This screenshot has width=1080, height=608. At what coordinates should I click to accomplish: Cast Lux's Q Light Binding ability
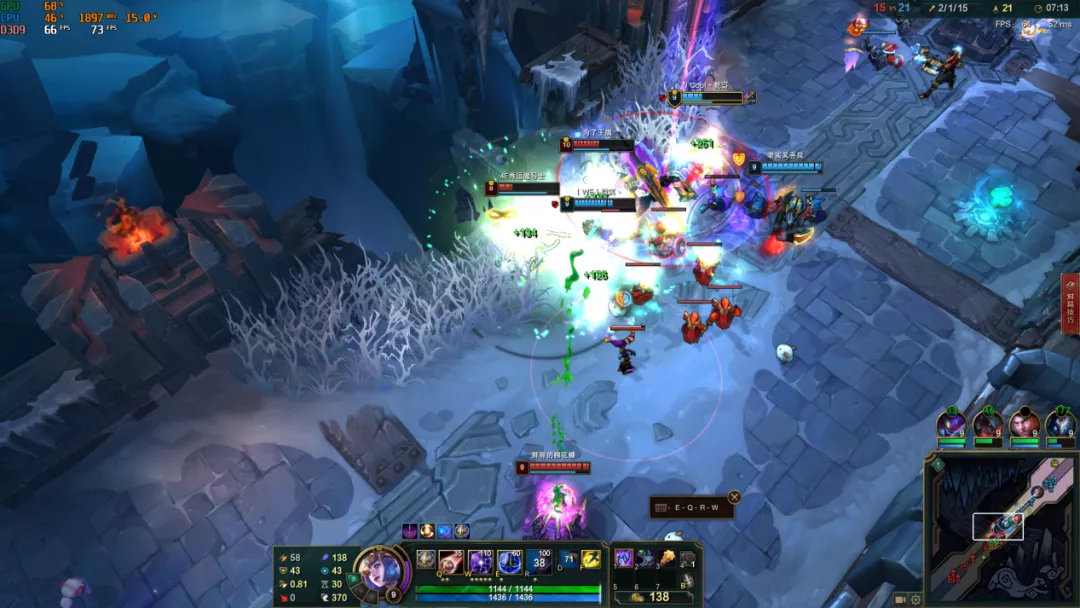(451, 561)
